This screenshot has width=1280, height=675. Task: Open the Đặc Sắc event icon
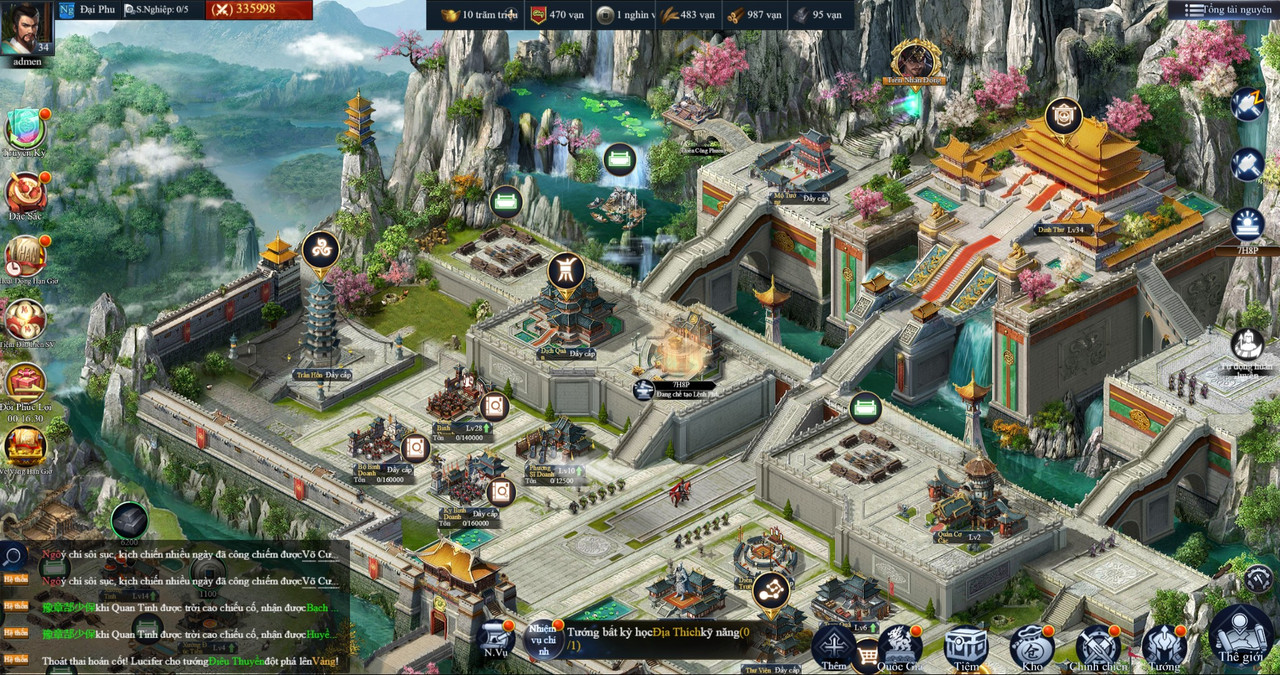coord(25,193)
